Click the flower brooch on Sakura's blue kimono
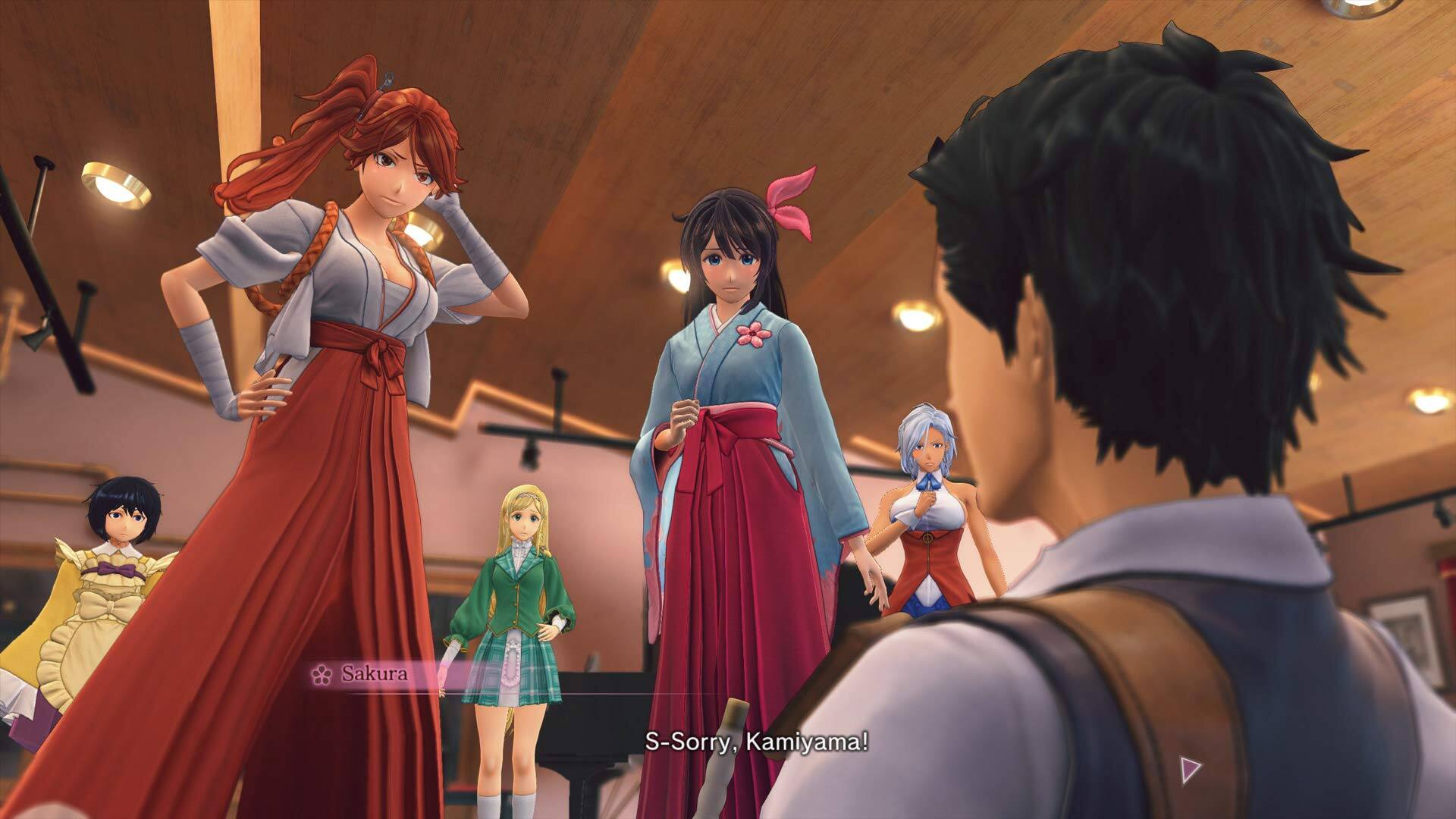Viewport: 1456px width, 819px height. [x=752, y=334]
